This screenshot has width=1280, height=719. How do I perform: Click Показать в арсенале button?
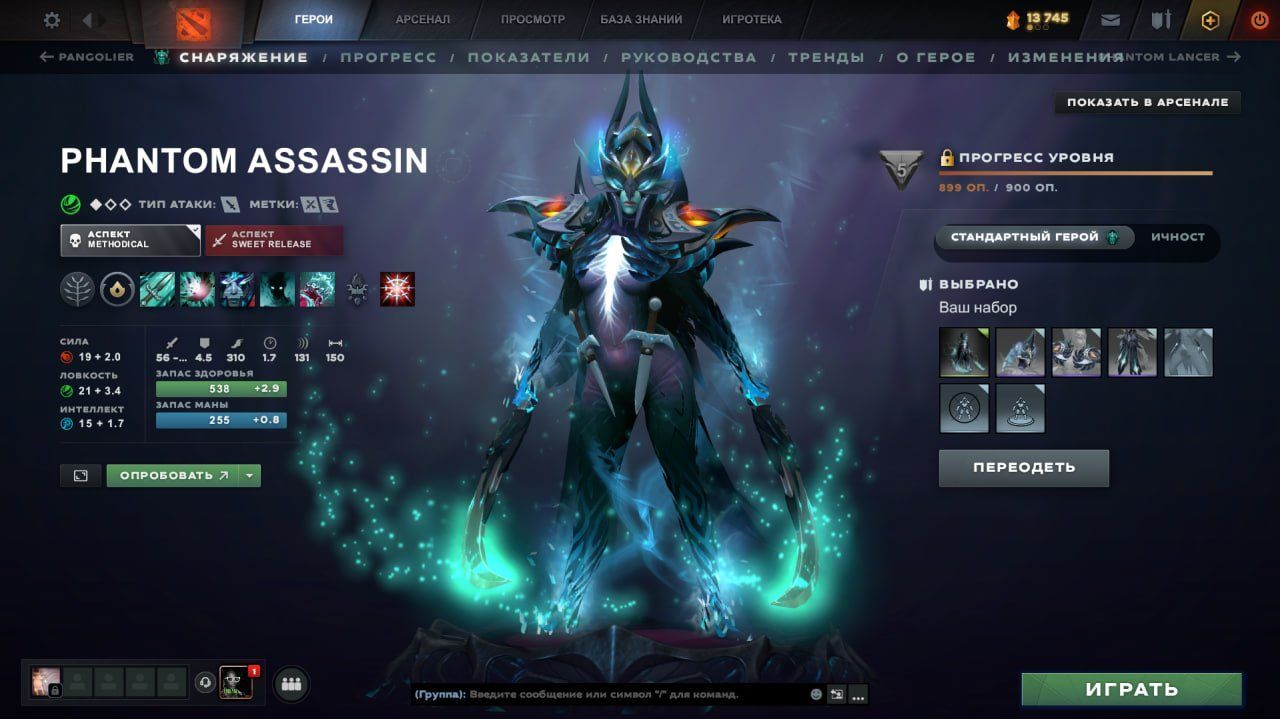1147,102
